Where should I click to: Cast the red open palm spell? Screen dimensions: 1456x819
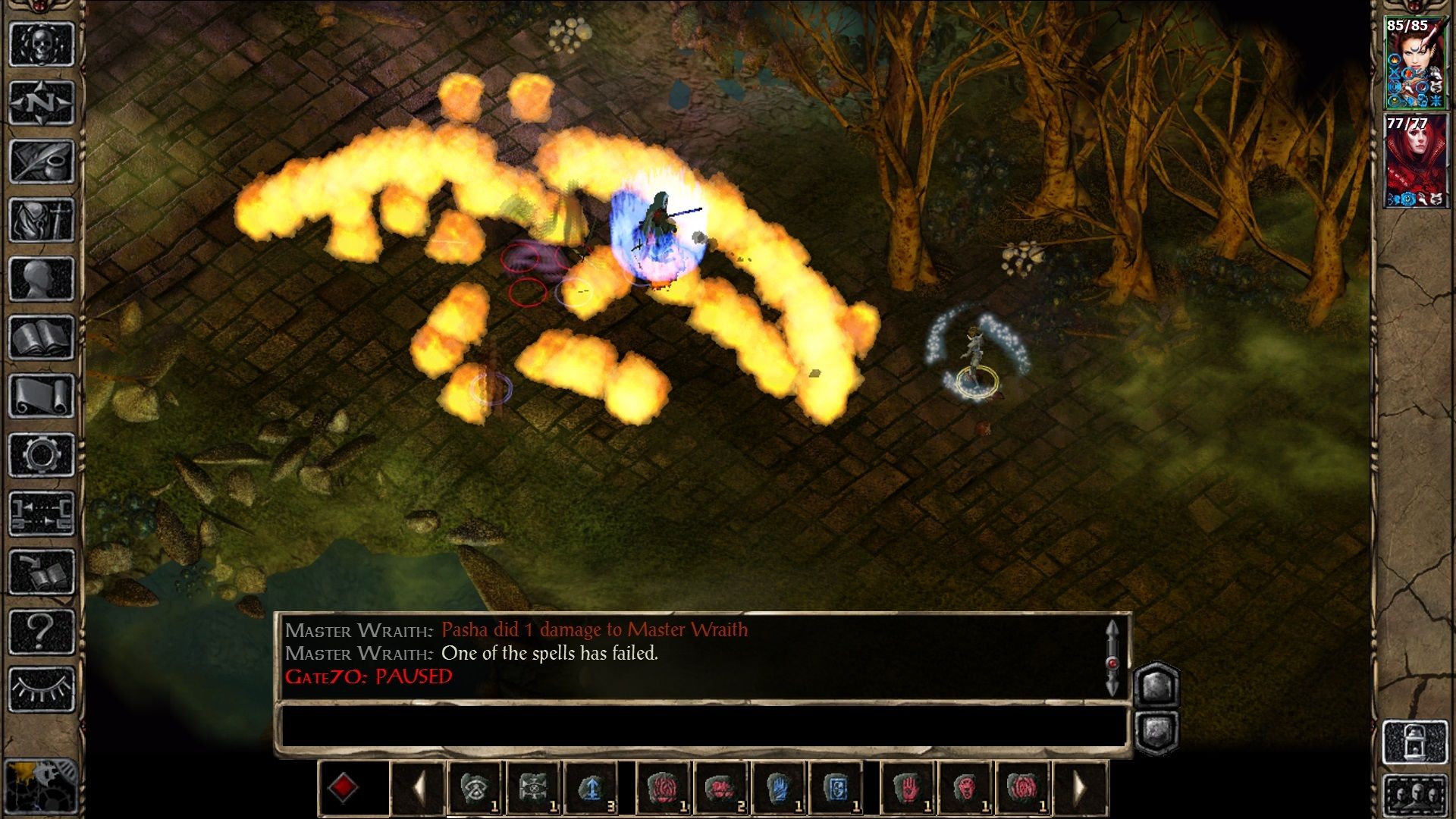point(908,788)
